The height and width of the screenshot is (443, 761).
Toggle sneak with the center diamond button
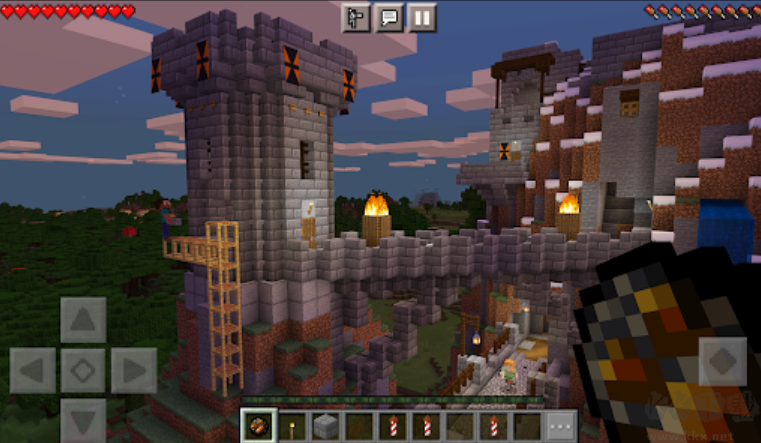83,371
